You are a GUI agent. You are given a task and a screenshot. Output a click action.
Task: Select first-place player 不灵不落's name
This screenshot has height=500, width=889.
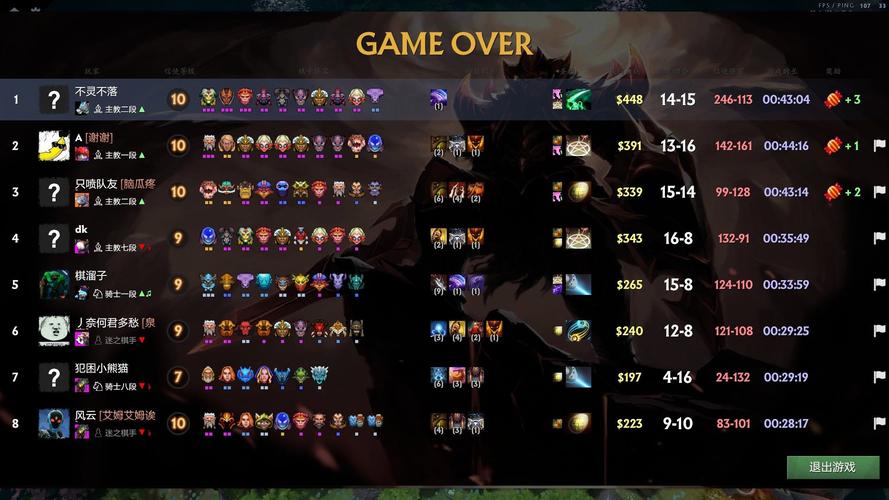tap(96, 91)
